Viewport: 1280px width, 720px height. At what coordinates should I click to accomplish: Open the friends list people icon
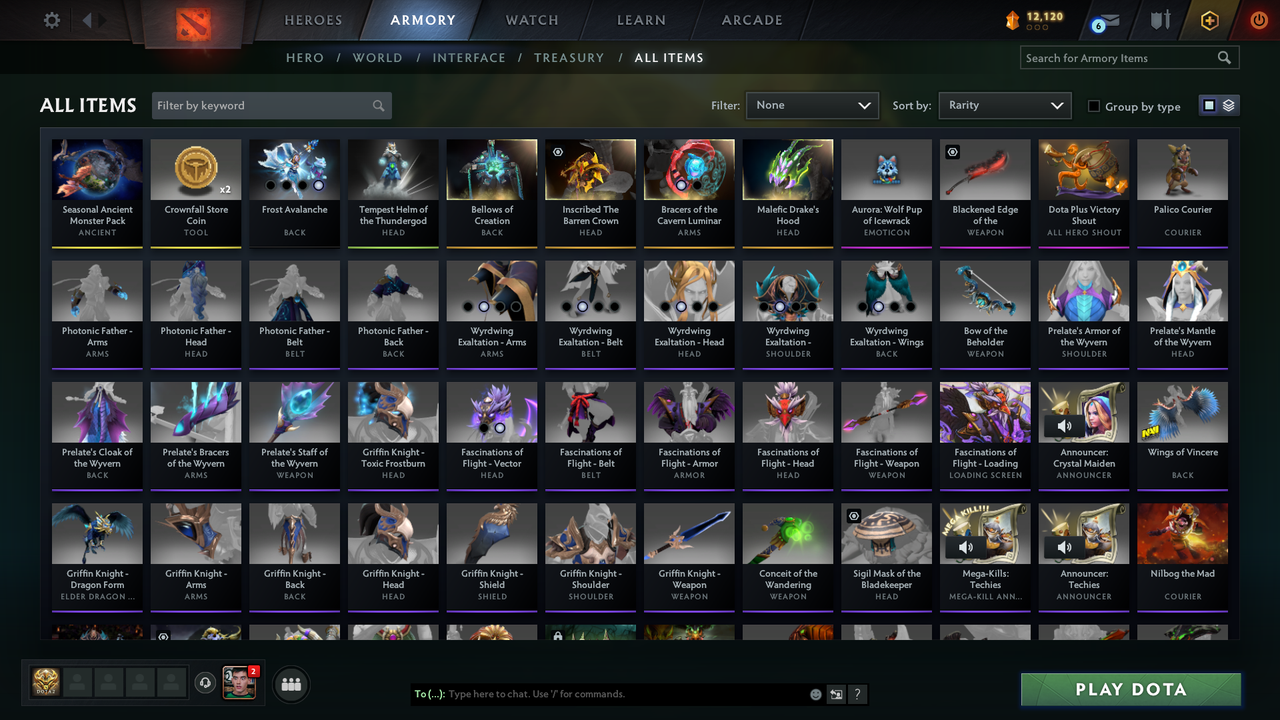pos(291,684)
